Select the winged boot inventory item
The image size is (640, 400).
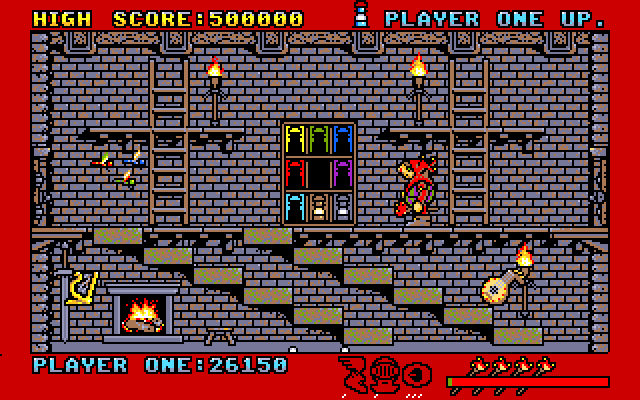pos(353,372)
